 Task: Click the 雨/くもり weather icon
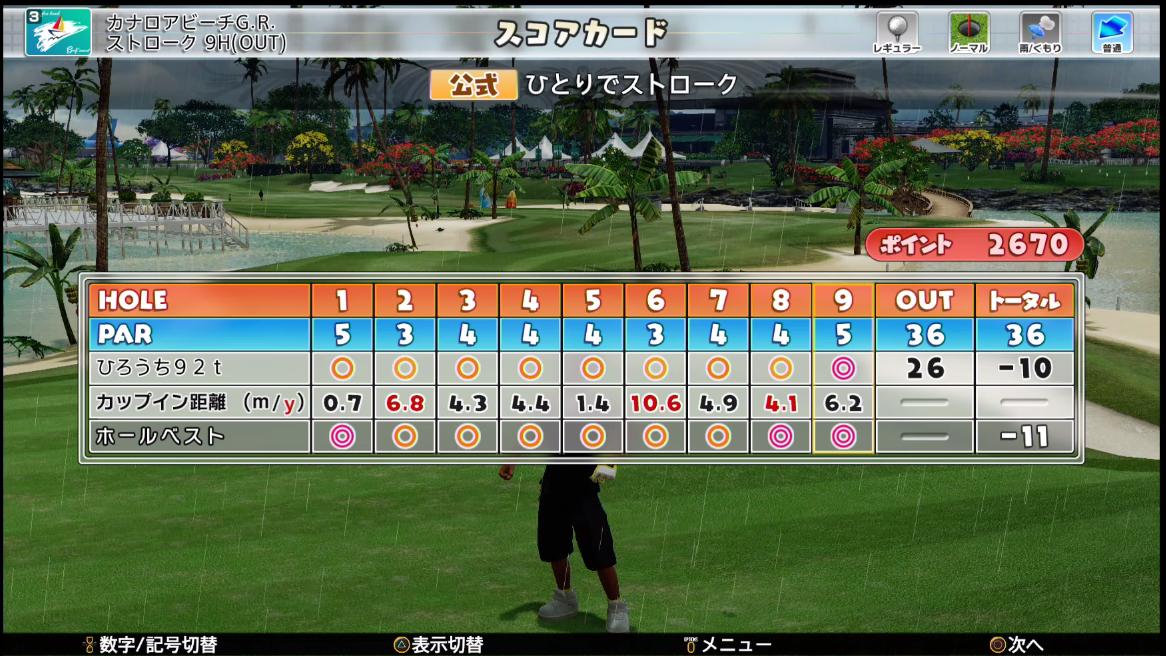[x=1040, y=27]
